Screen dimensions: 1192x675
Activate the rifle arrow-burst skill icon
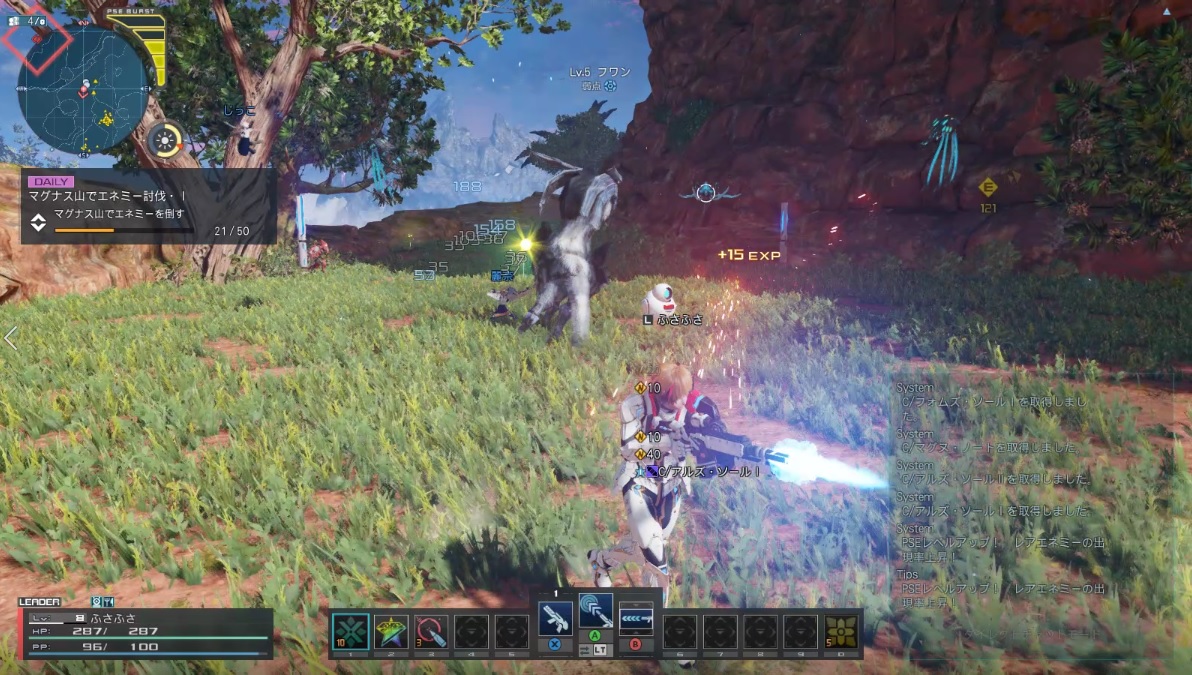pos(636,617)
